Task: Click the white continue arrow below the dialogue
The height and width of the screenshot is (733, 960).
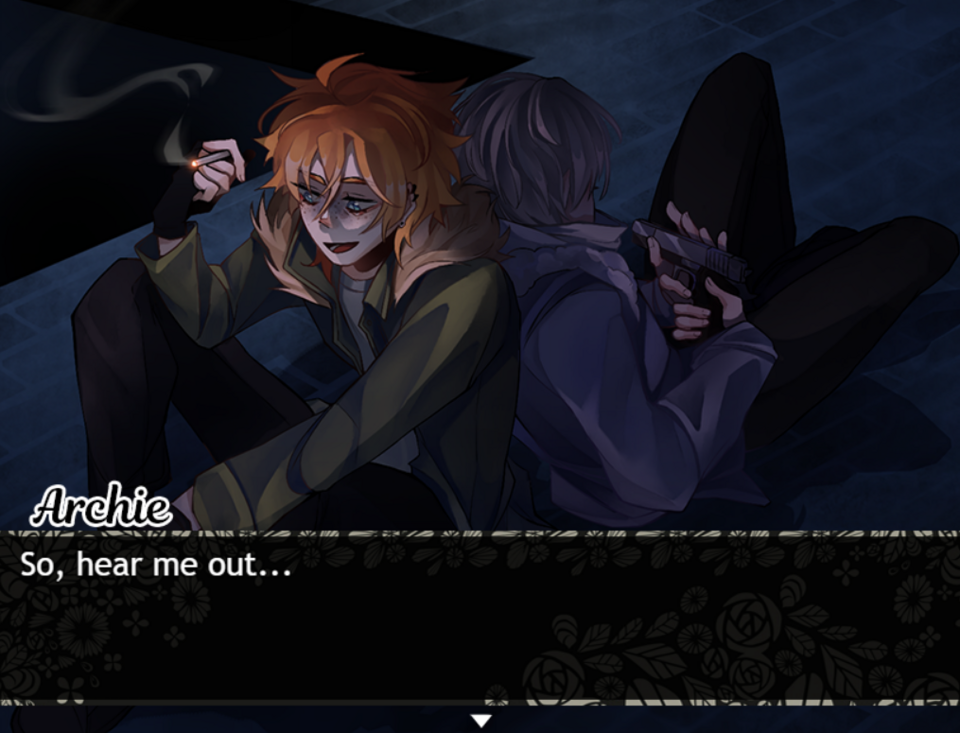Action: coord(481,720)
